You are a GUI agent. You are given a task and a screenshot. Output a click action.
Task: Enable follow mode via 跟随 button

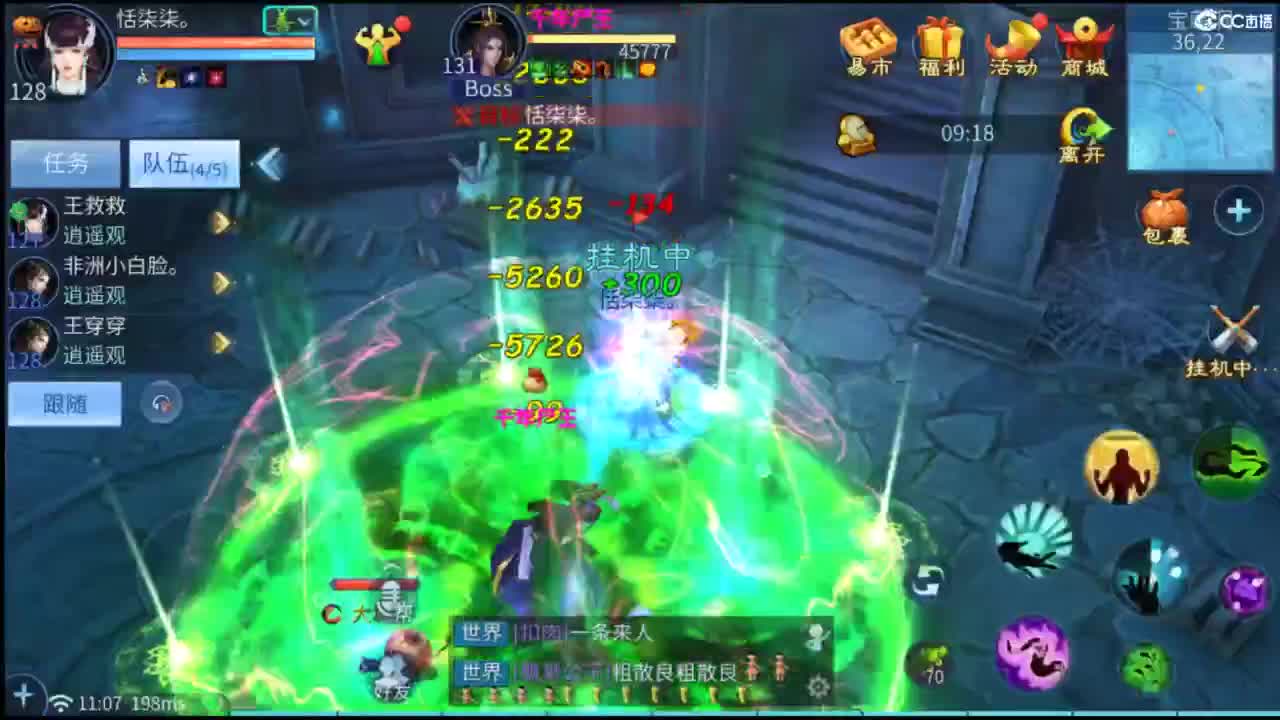click(x=65, y=404)
